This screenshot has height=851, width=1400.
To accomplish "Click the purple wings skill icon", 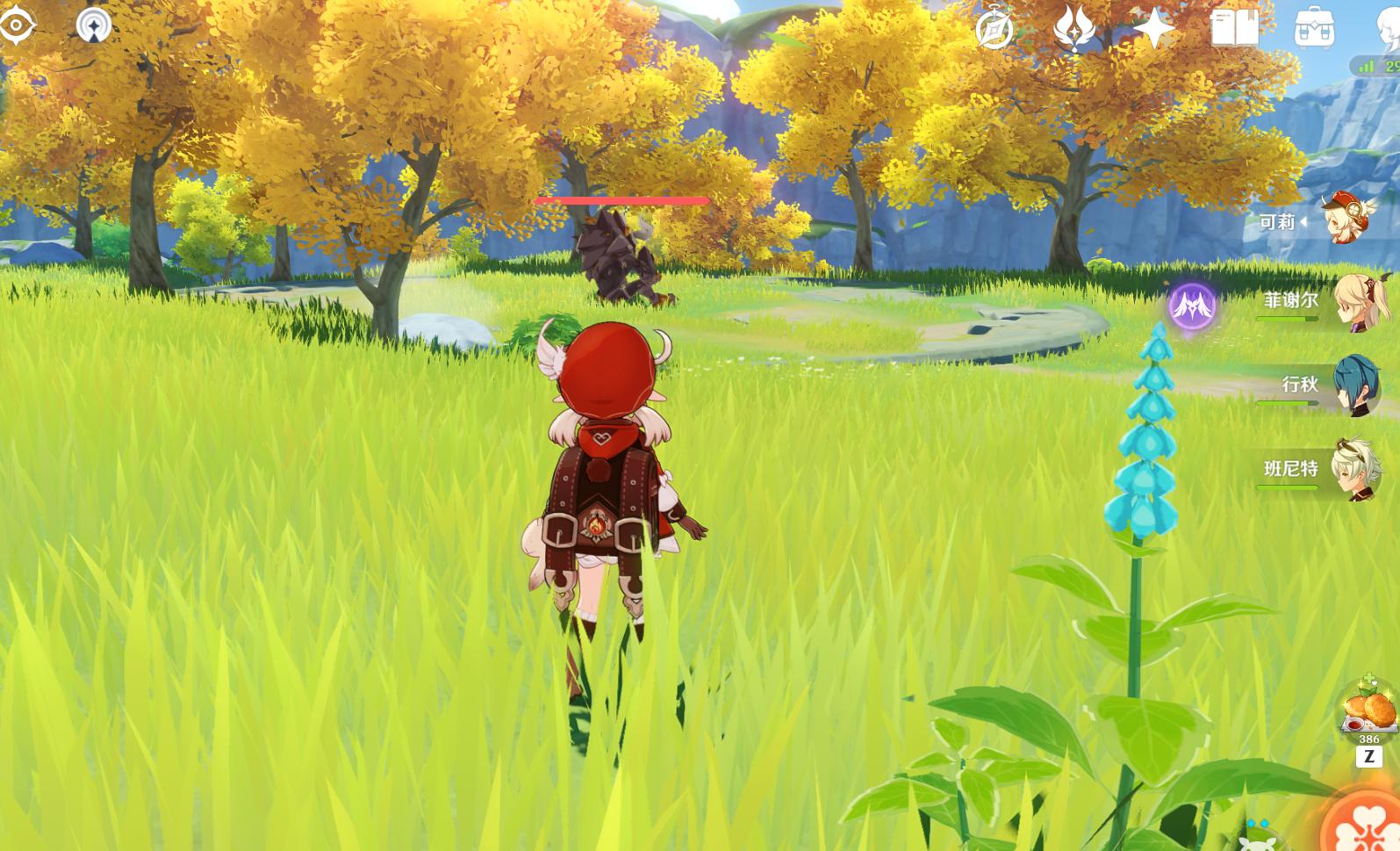I will 1192,306.
